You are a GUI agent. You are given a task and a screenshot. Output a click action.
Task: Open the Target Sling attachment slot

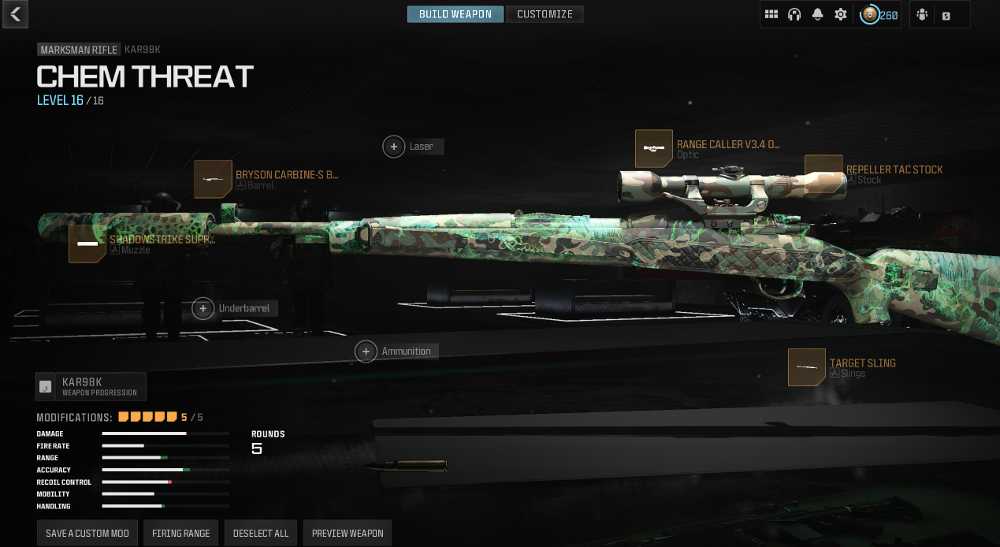pos(807,367)
